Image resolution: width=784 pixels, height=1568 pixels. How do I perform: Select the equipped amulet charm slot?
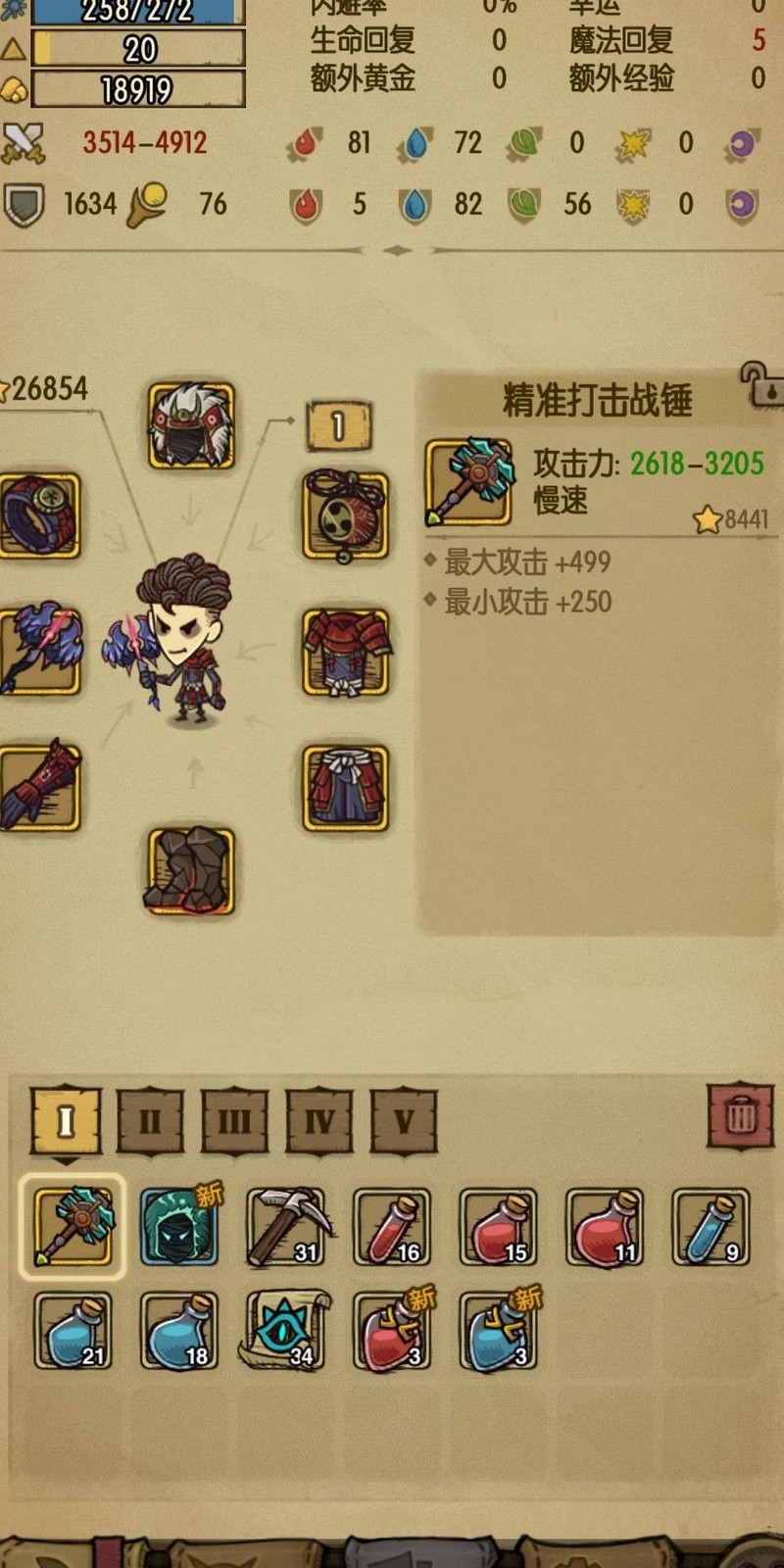tap(345, 515)
